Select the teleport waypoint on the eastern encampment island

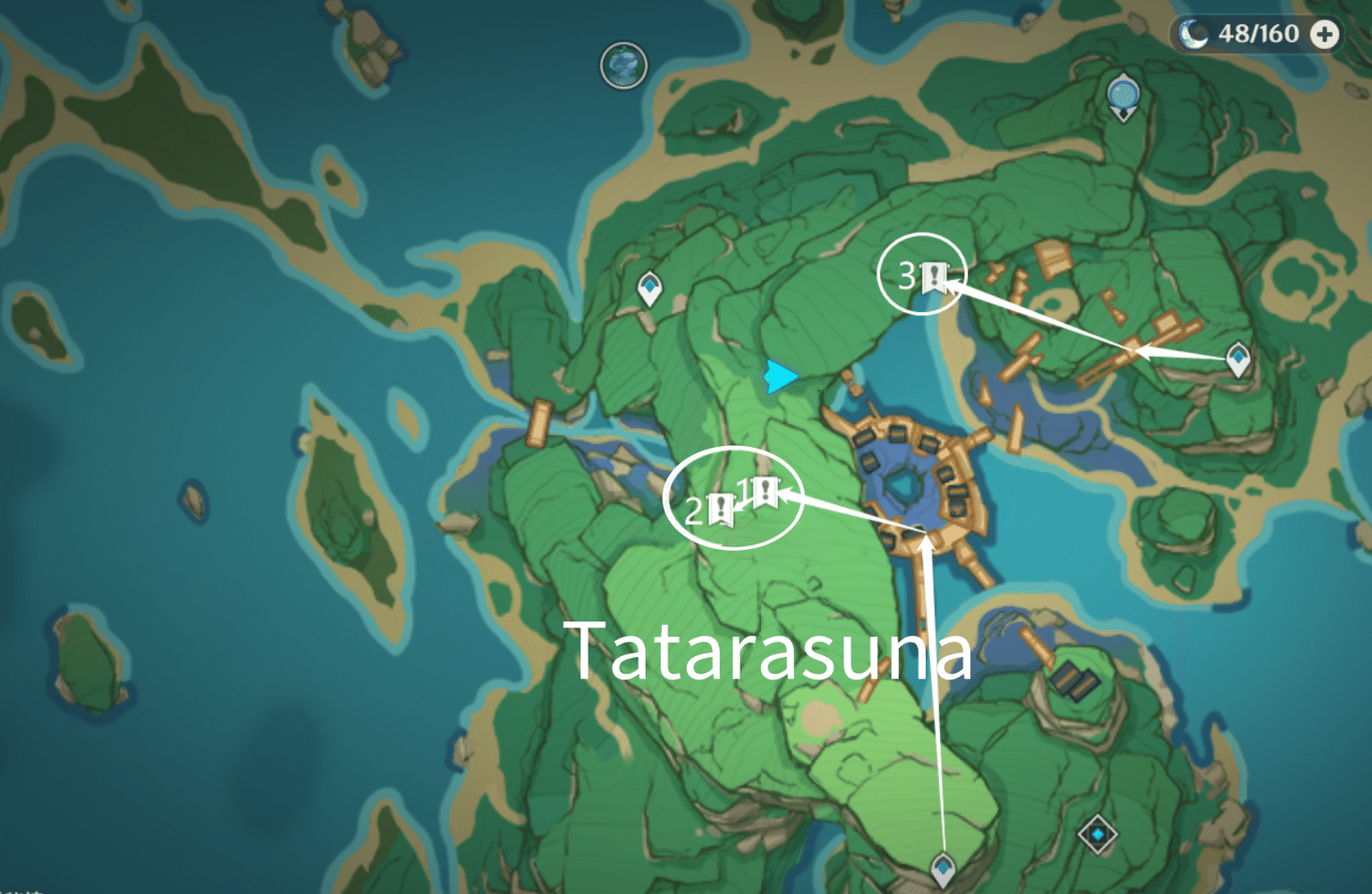click(1239, 357)
